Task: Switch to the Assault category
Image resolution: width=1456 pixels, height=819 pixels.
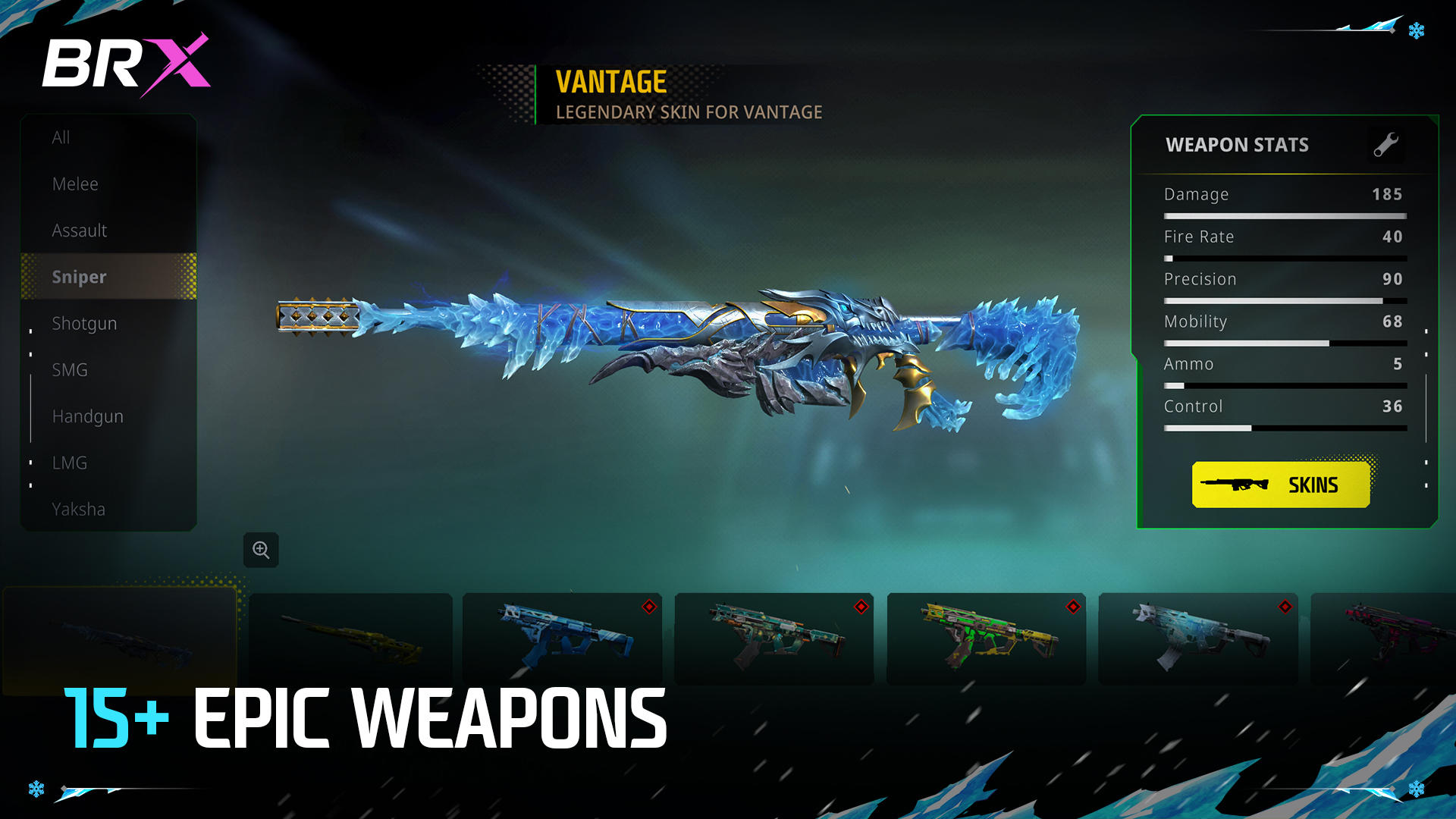Action: click(79, 230)
